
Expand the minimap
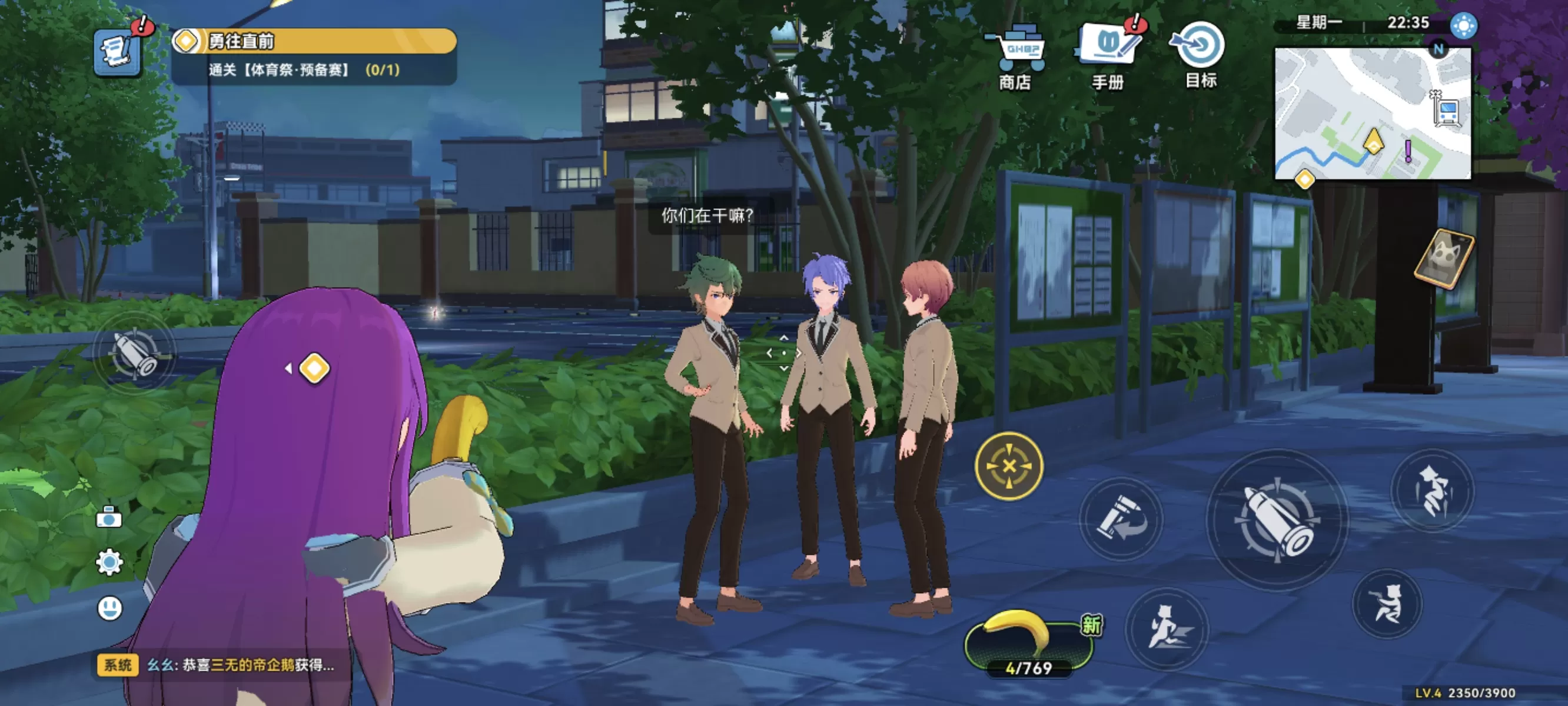coord(1372,114)
